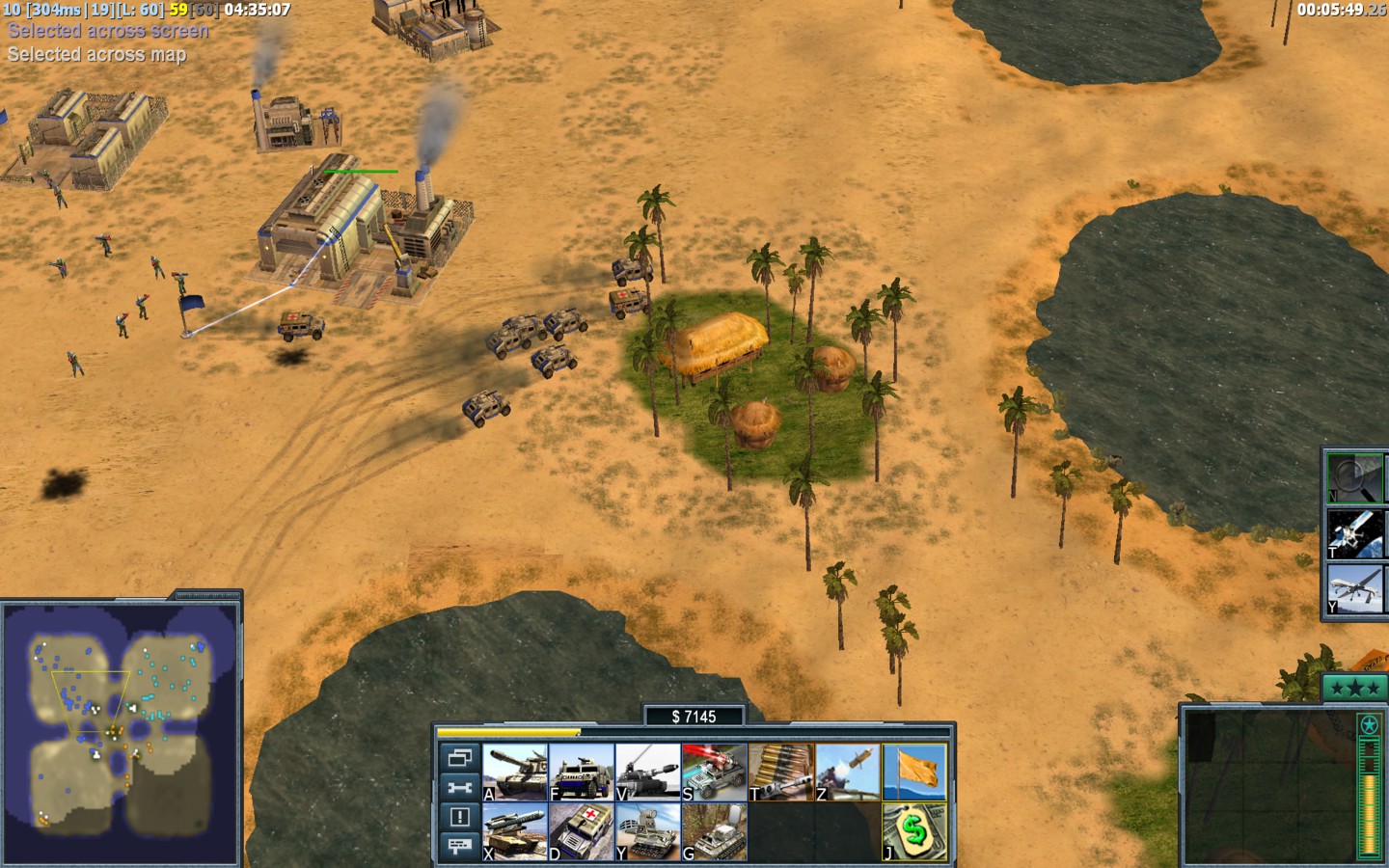
Task: Build the laser-firing Avenger vehicle
Action: [715, 772]
